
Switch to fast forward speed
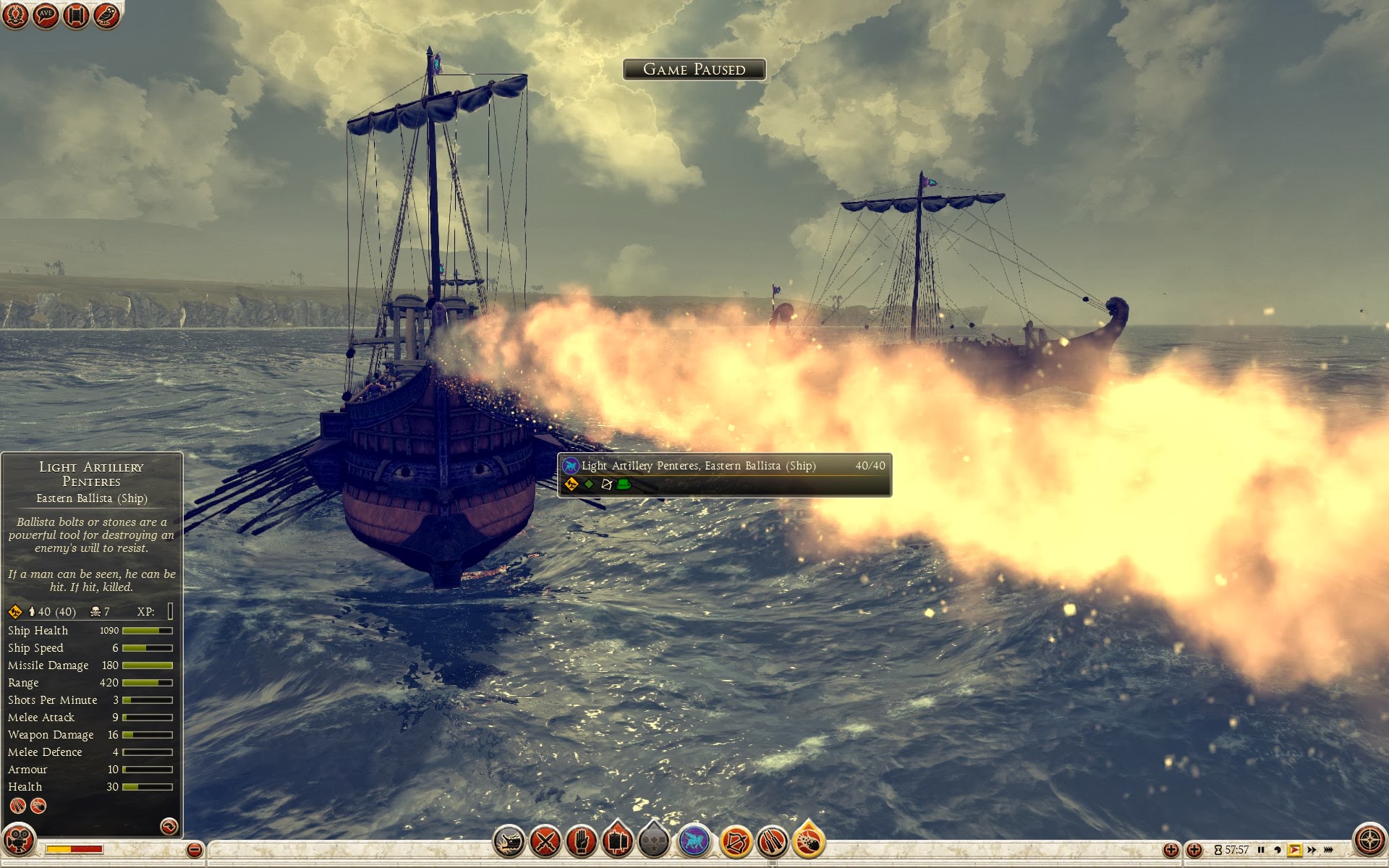coord(1312,850)
